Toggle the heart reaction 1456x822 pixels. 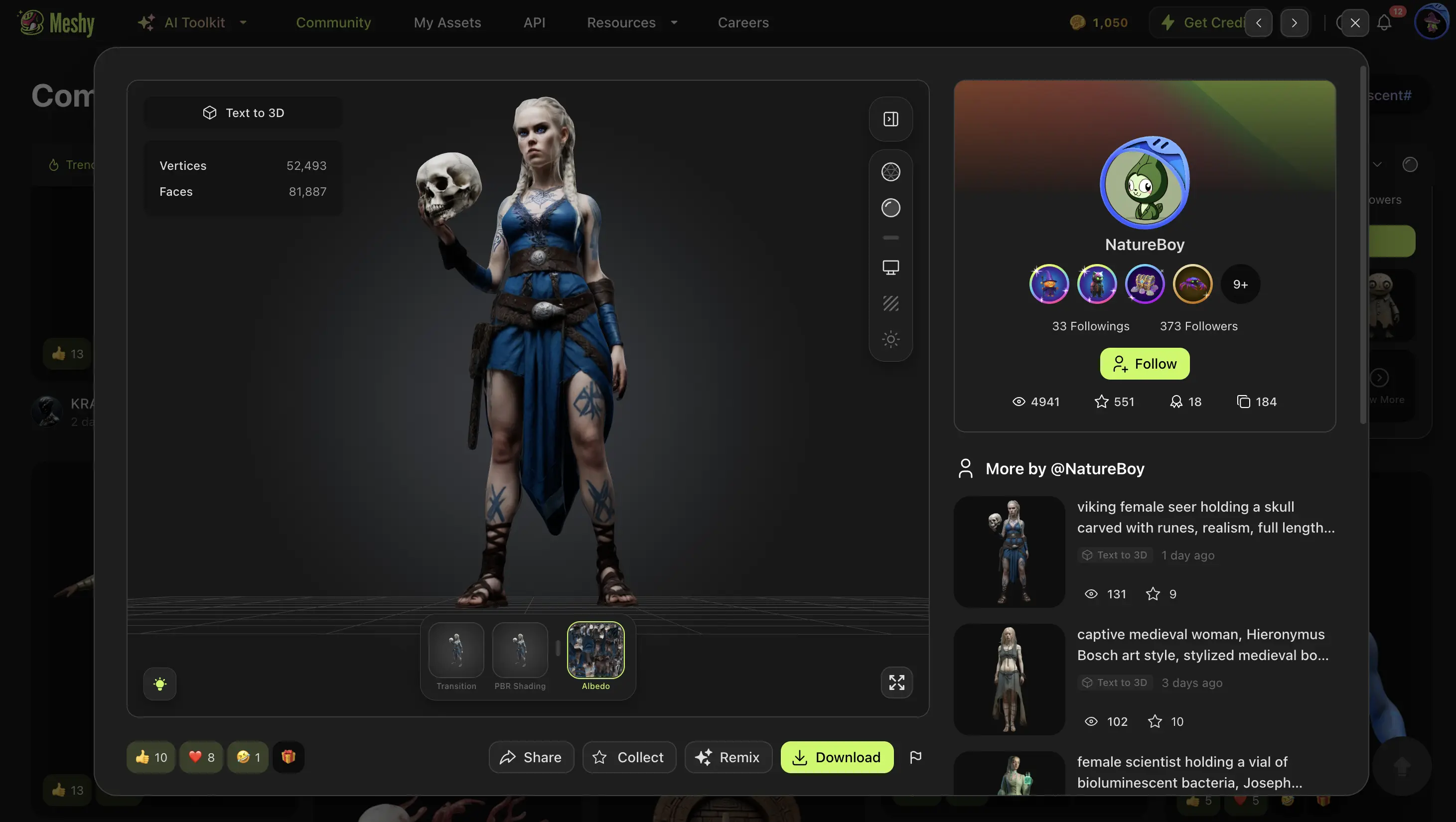[x=201, y=757]
